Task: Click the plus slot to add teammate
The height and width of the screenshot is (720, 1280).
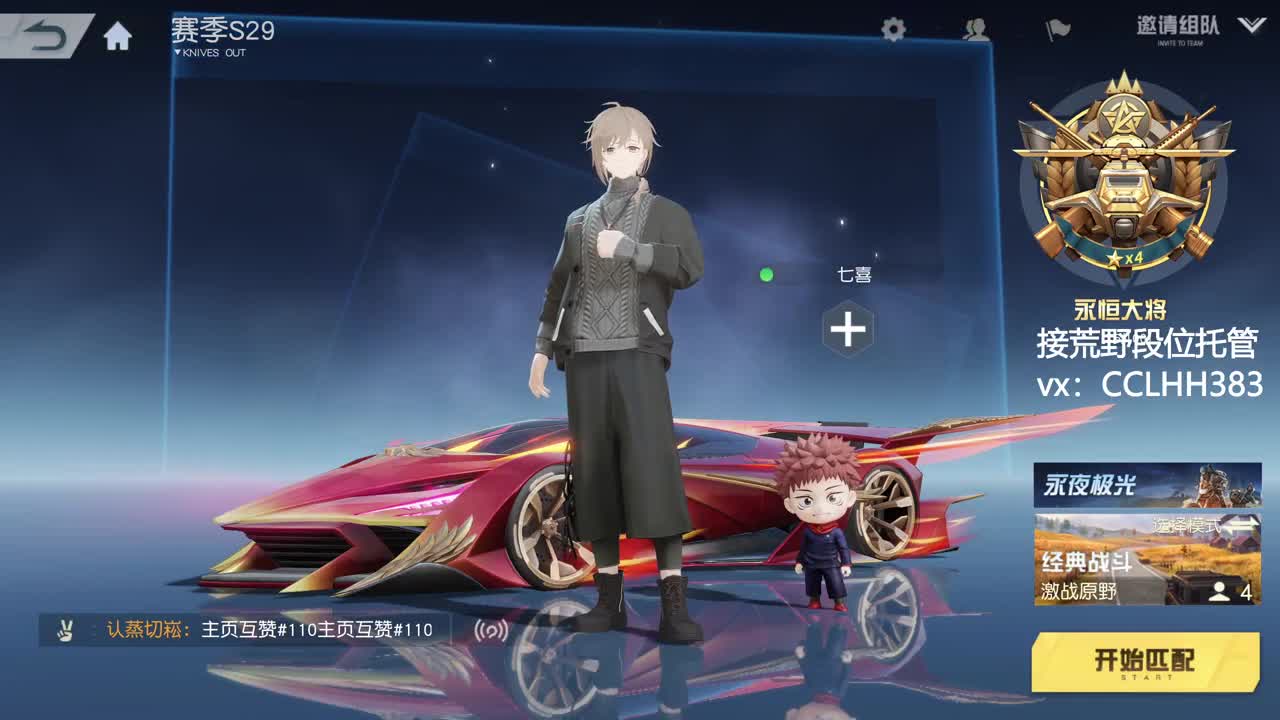Action: point(846,329)
